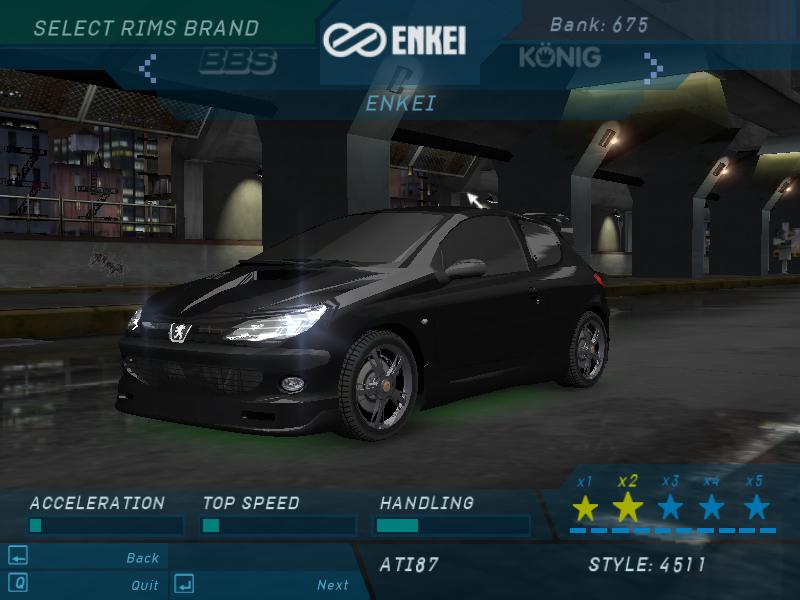800x600 pixels.
Task: Confirm the Enkei brand logo
Action: [395, 40]
